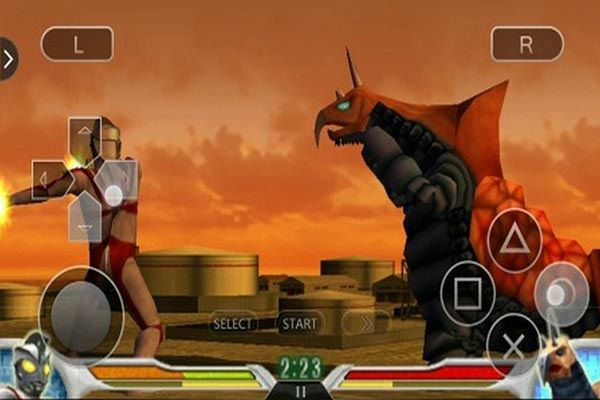Viewport: 600px width, 400px height.
Task: Expand the side arrow tab
Action: click(x=8, y=58)
